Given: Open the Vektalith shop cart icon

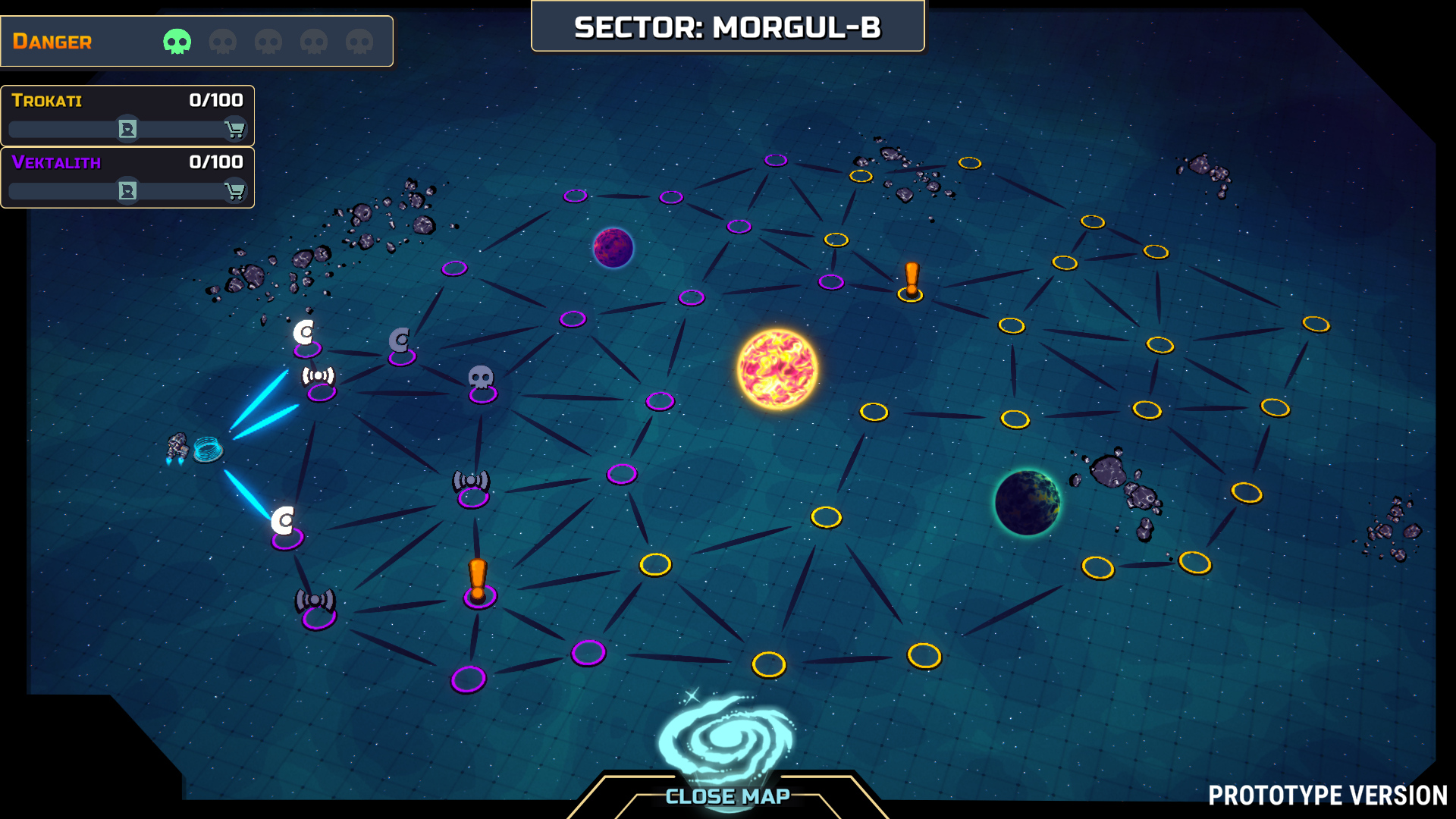Looking at the screenshot, I should (x=235, y=191).
